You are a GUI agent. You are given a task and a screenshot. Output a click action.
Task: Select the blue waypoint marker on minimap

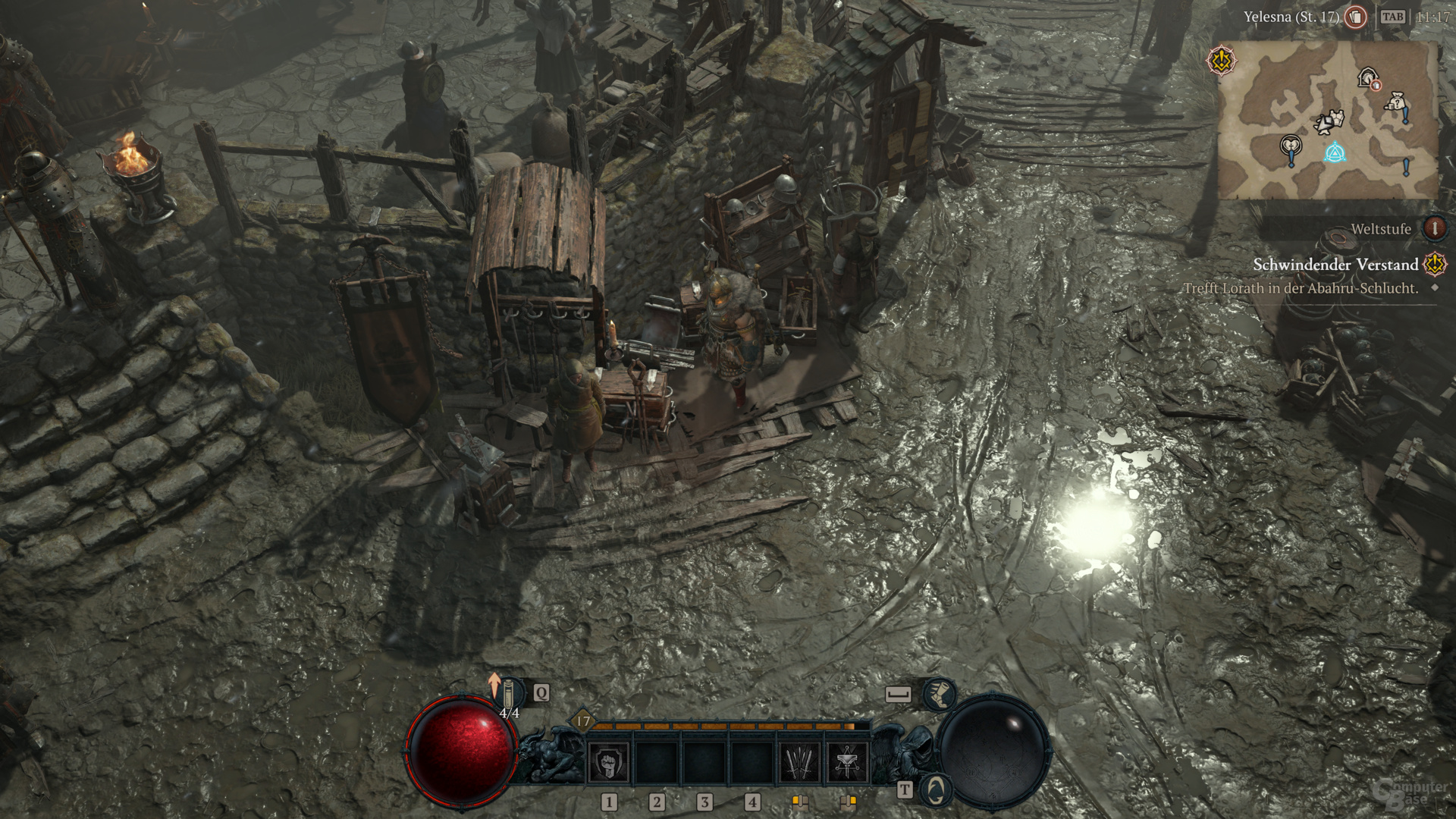(x=1335, y=154)
